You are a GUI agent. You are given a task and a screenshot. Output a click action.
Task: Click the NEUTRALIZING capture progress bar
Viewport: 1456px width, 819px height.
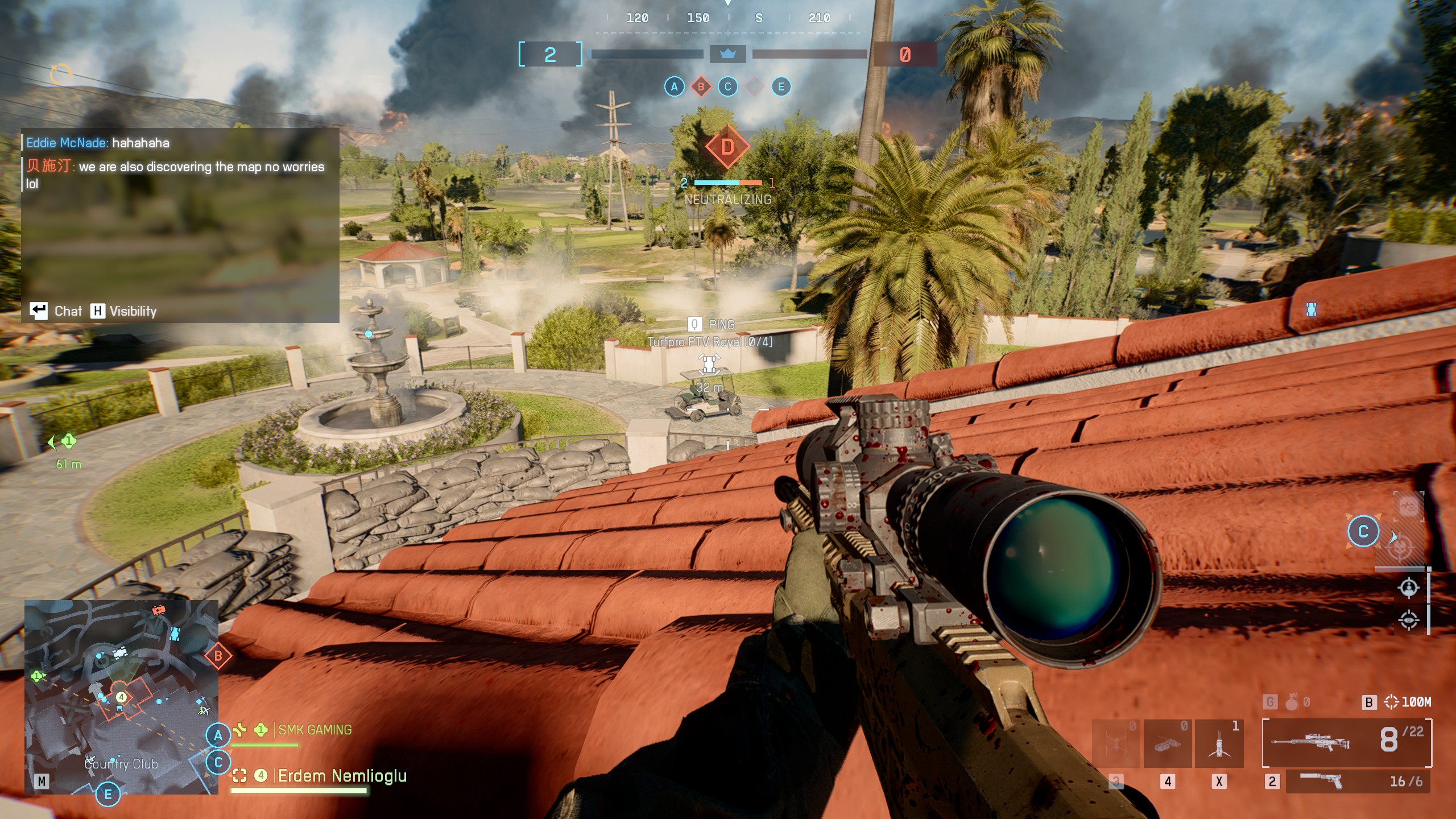(727, 183)
